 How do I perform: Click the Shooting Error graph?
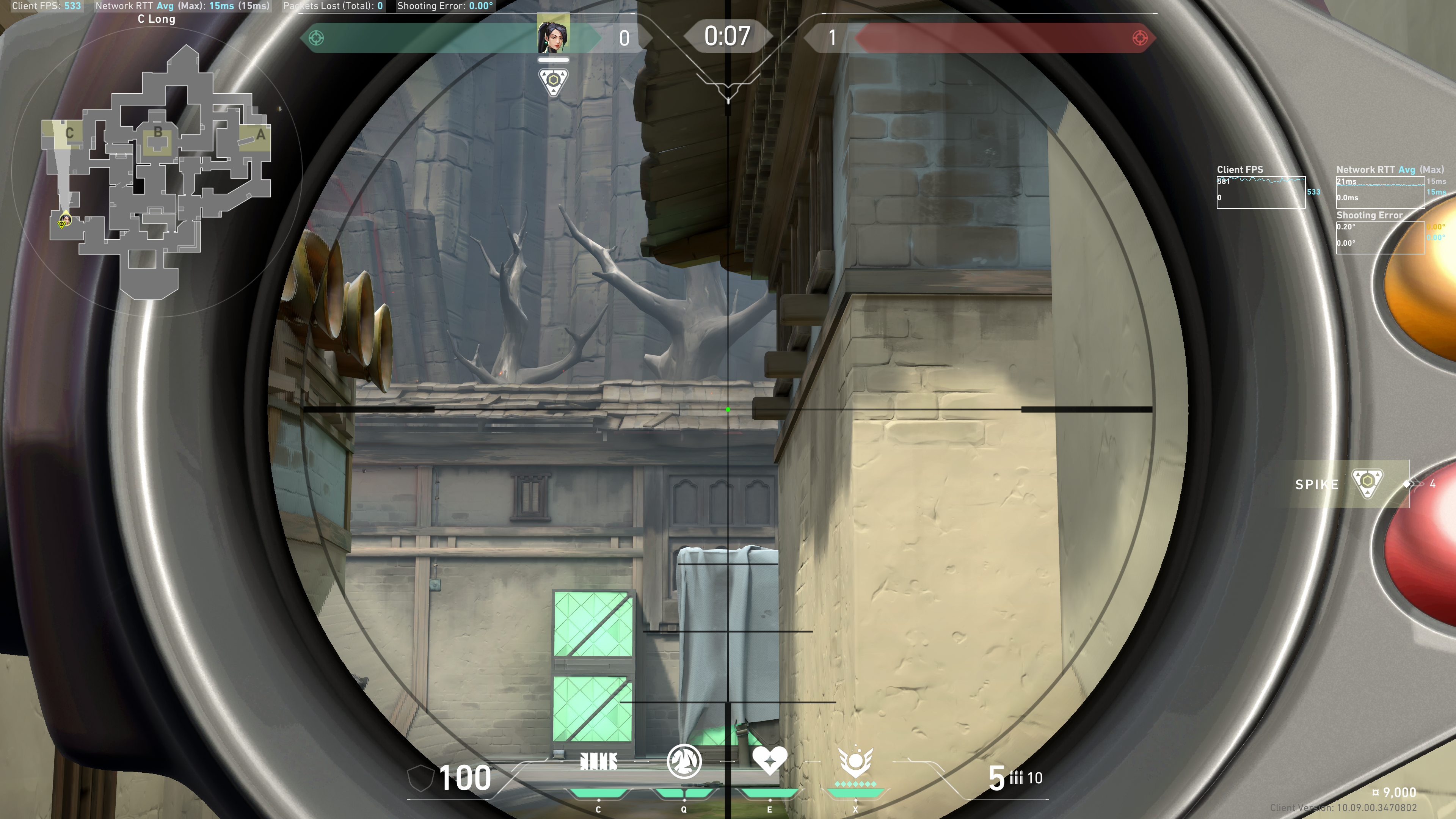pyautogui.click(x=1380, y=237)
